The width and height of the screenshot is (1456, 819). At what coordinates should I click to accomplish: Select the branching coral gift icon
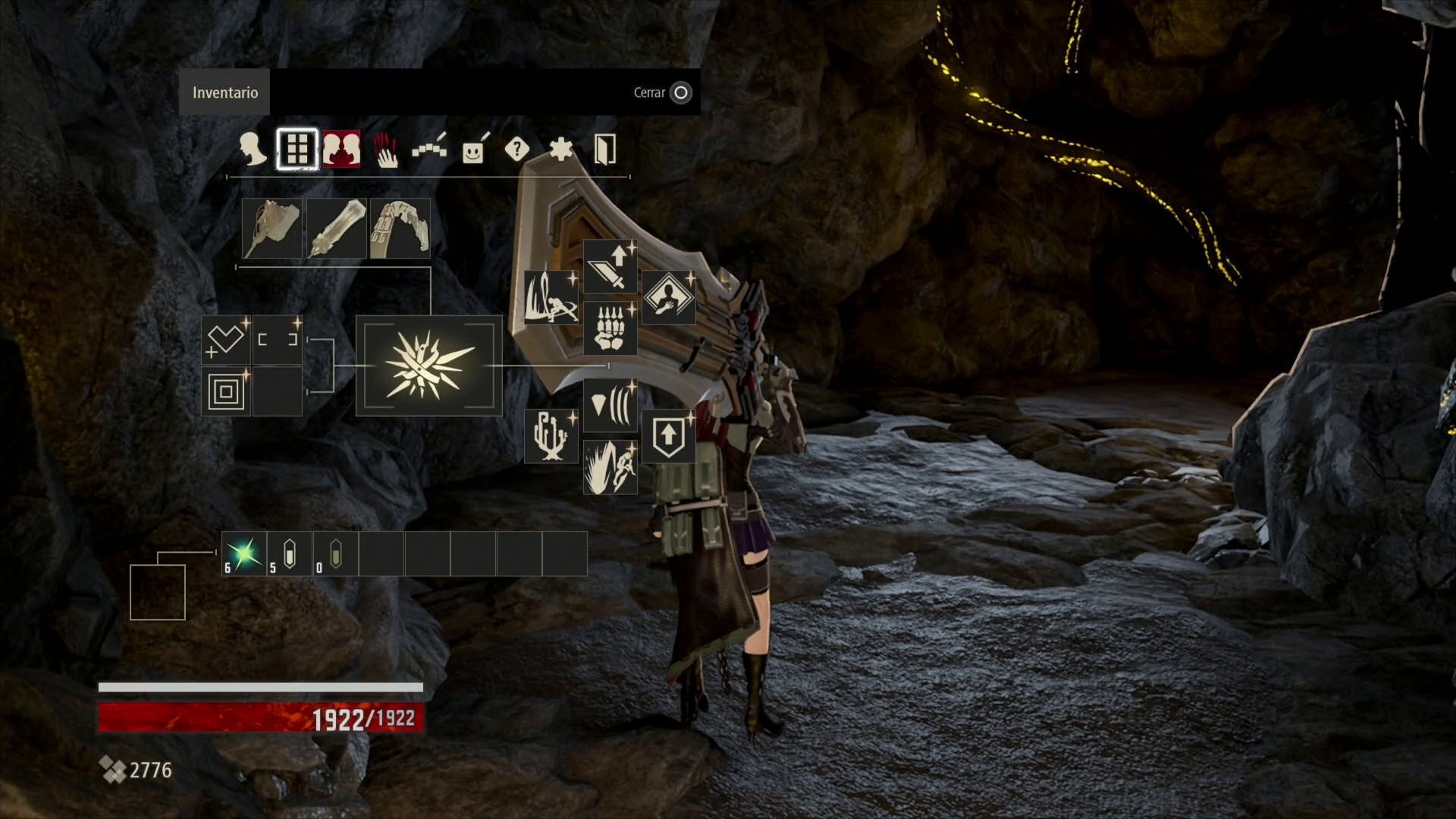pyautogui.click(x=551, y=436)
